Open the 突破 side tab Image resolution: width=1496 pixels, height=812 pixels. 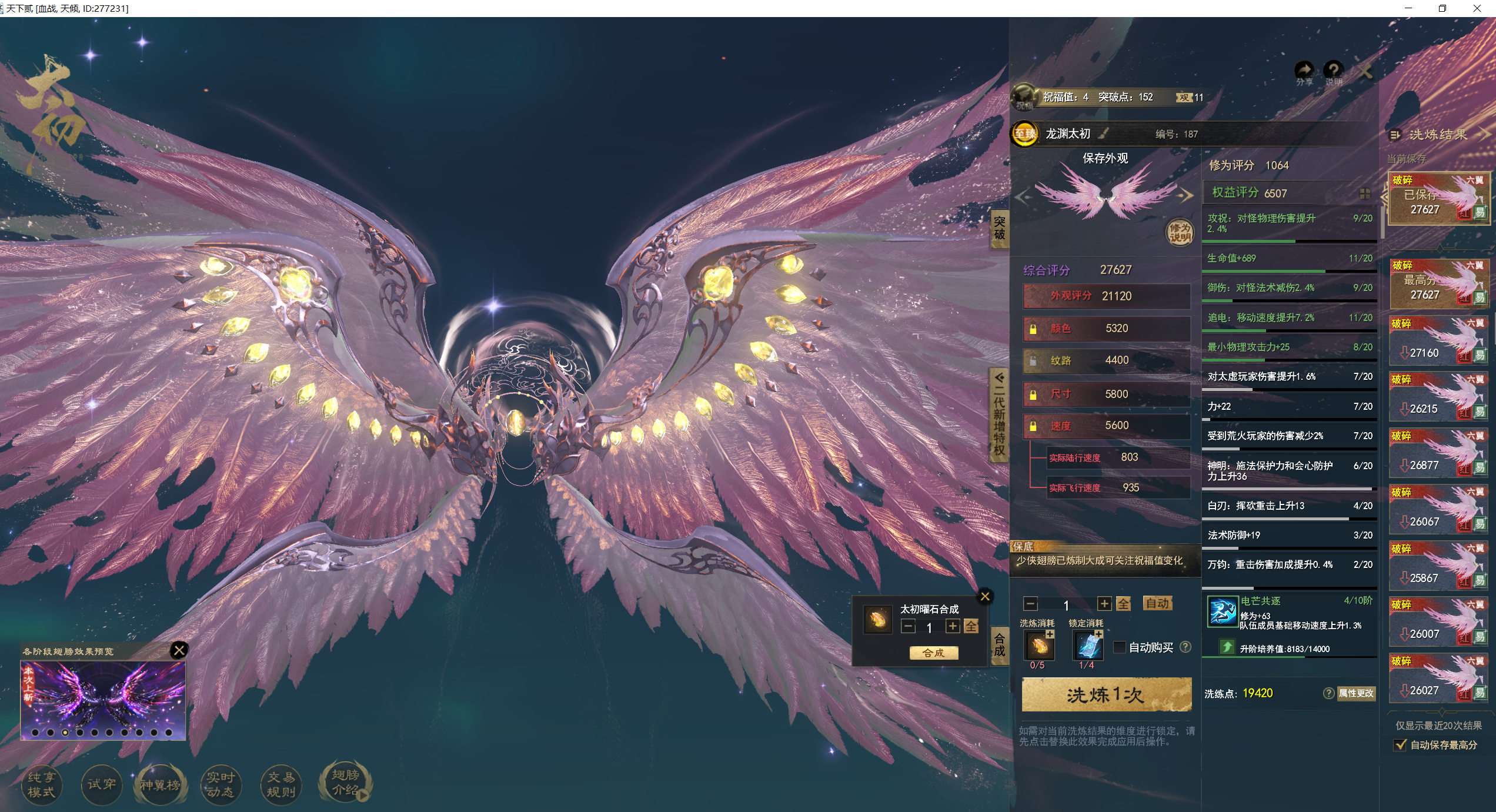(x=999, y=228)
